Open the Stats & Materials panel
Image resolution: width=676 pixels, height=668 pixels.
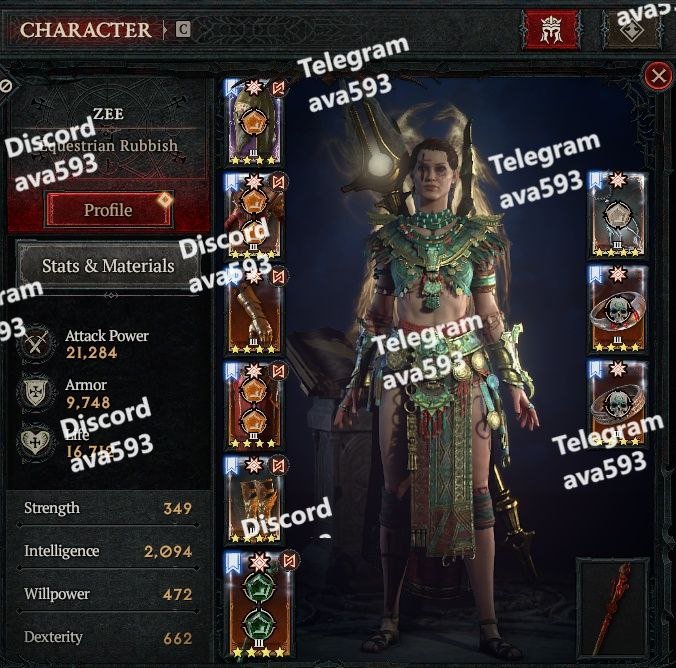coord(108,266)
